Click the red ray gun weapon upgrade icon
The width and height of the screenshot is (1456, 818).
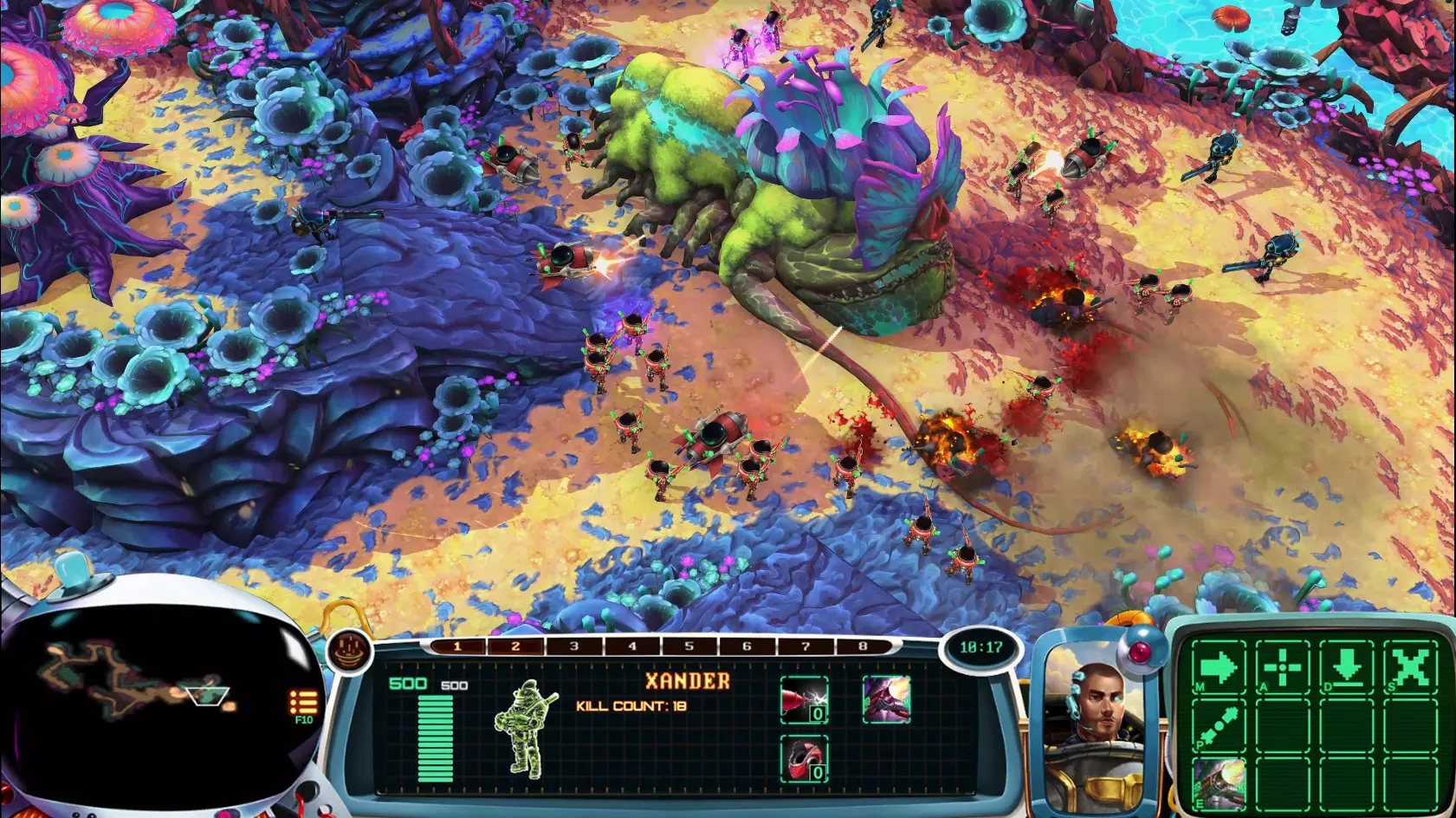pos(804,700)
